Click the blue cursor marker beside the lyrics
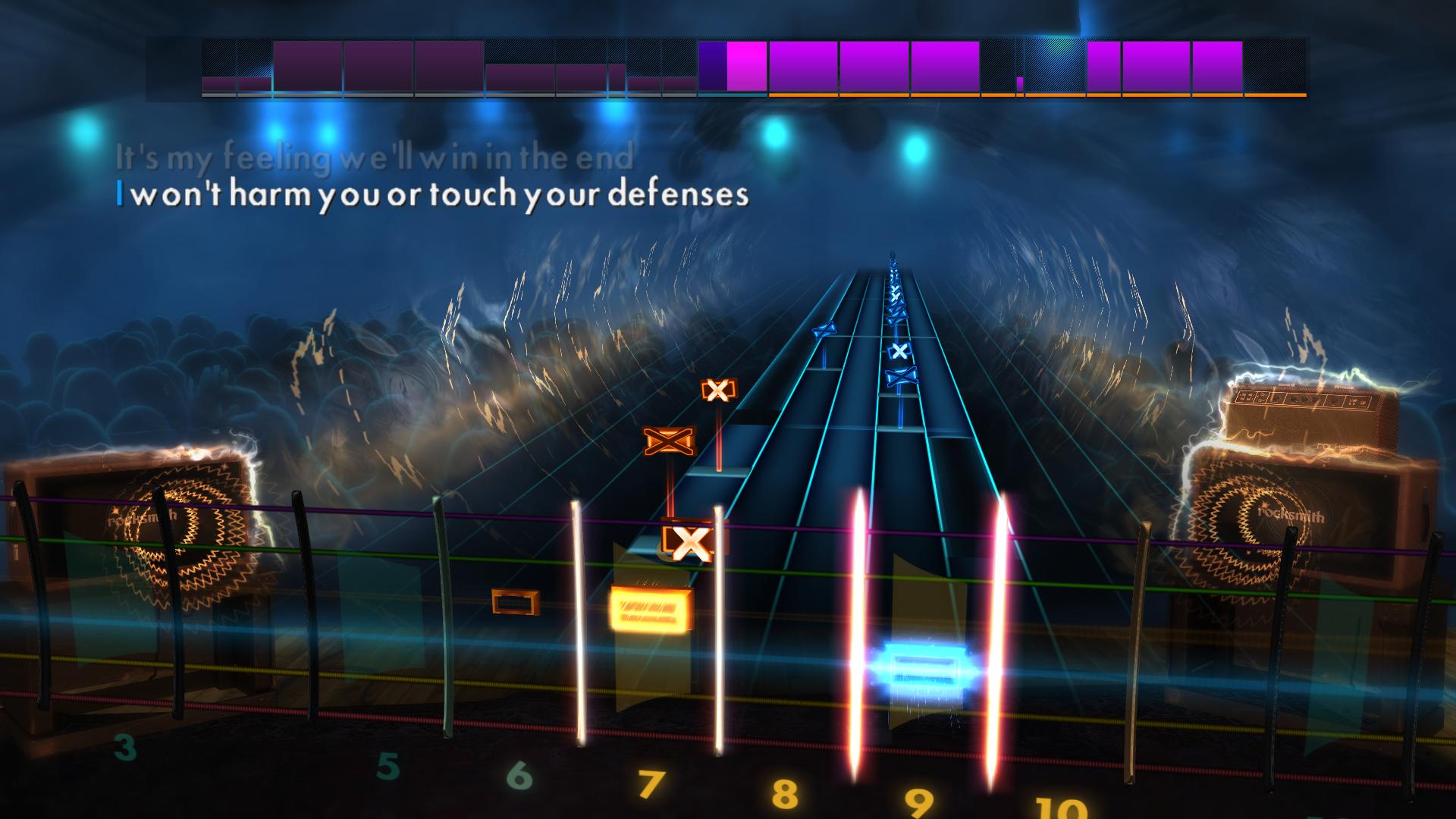The width and height of the screenshot is (1456, 819). pos(120,194)
